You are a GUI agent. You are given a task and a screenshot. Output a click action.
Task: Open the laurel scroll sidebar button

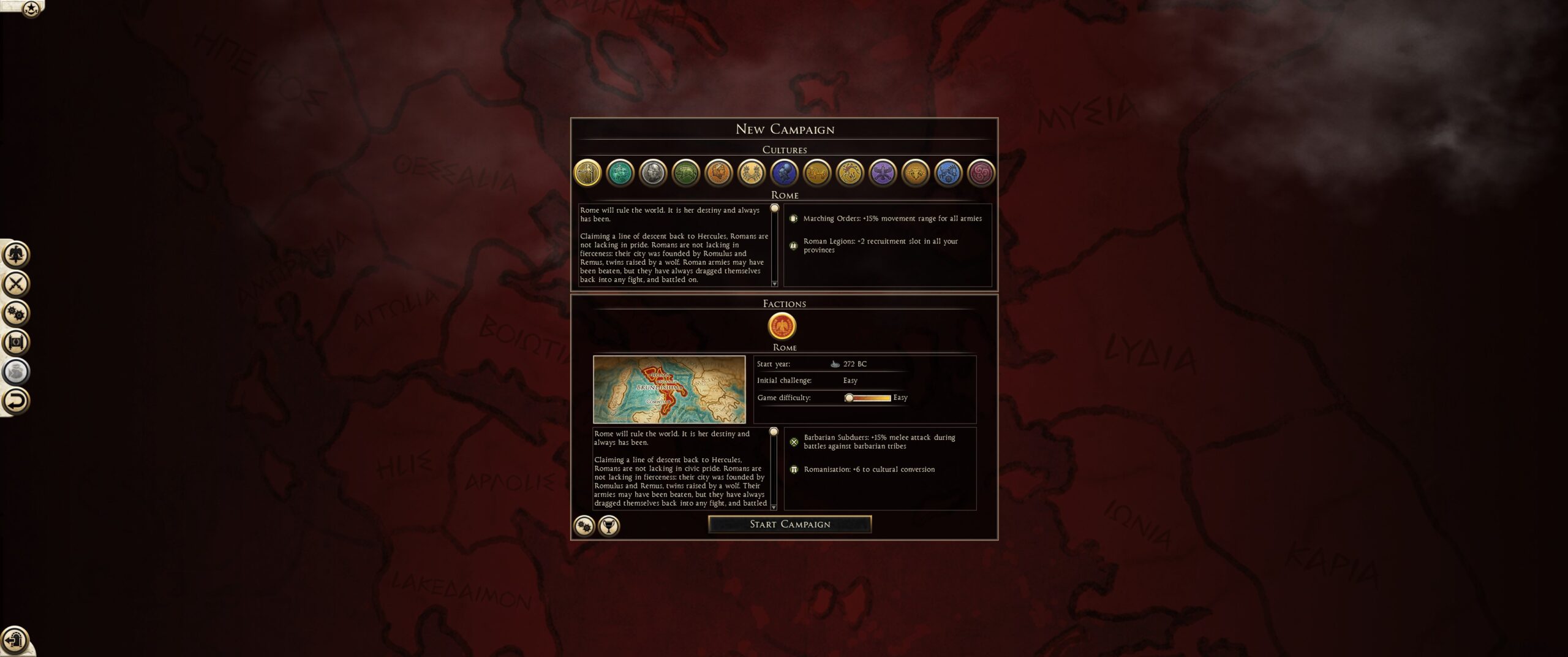[16, 342]
